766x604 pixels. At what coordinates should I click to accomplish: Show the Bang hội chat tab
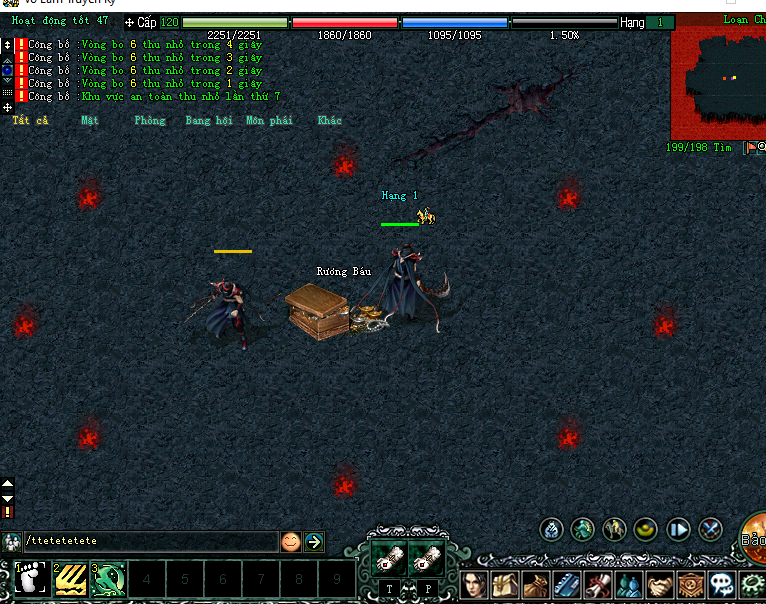coord(208,120)
